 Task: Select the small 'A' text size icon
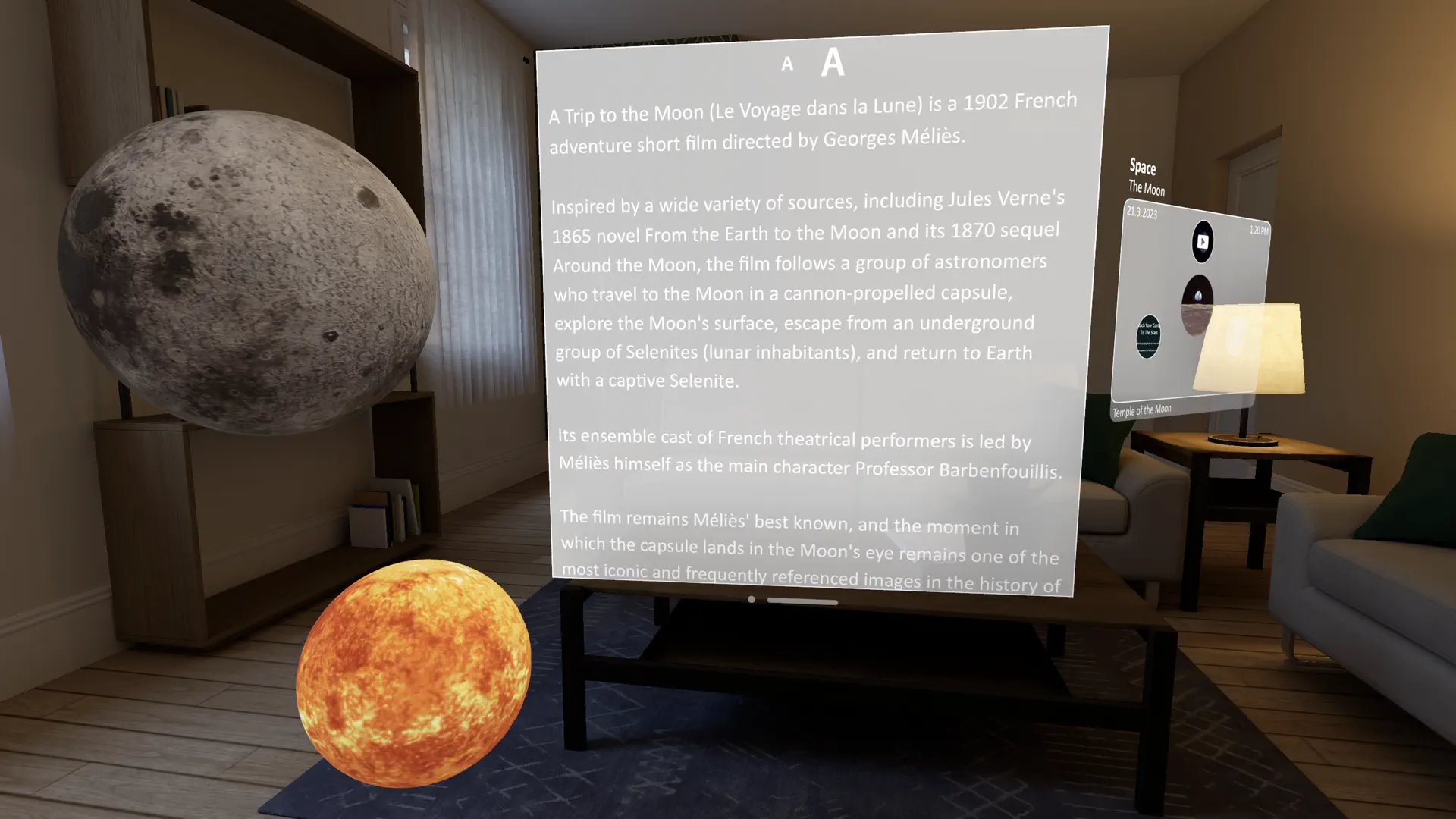(786, 65)
